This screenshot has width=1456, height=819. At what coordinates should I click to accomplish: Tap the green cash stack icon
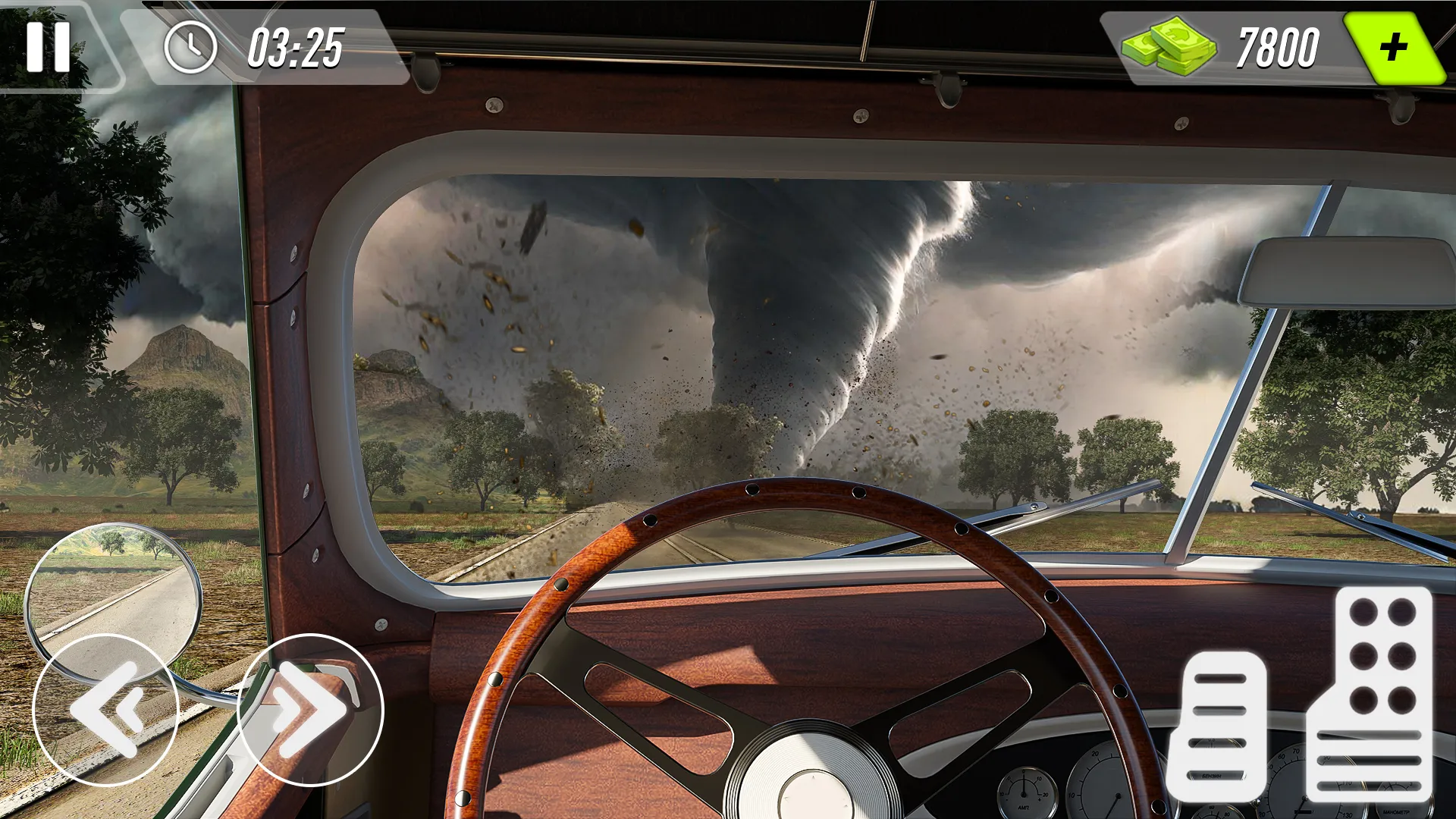pyautogui.click(x=1168, y=47)
